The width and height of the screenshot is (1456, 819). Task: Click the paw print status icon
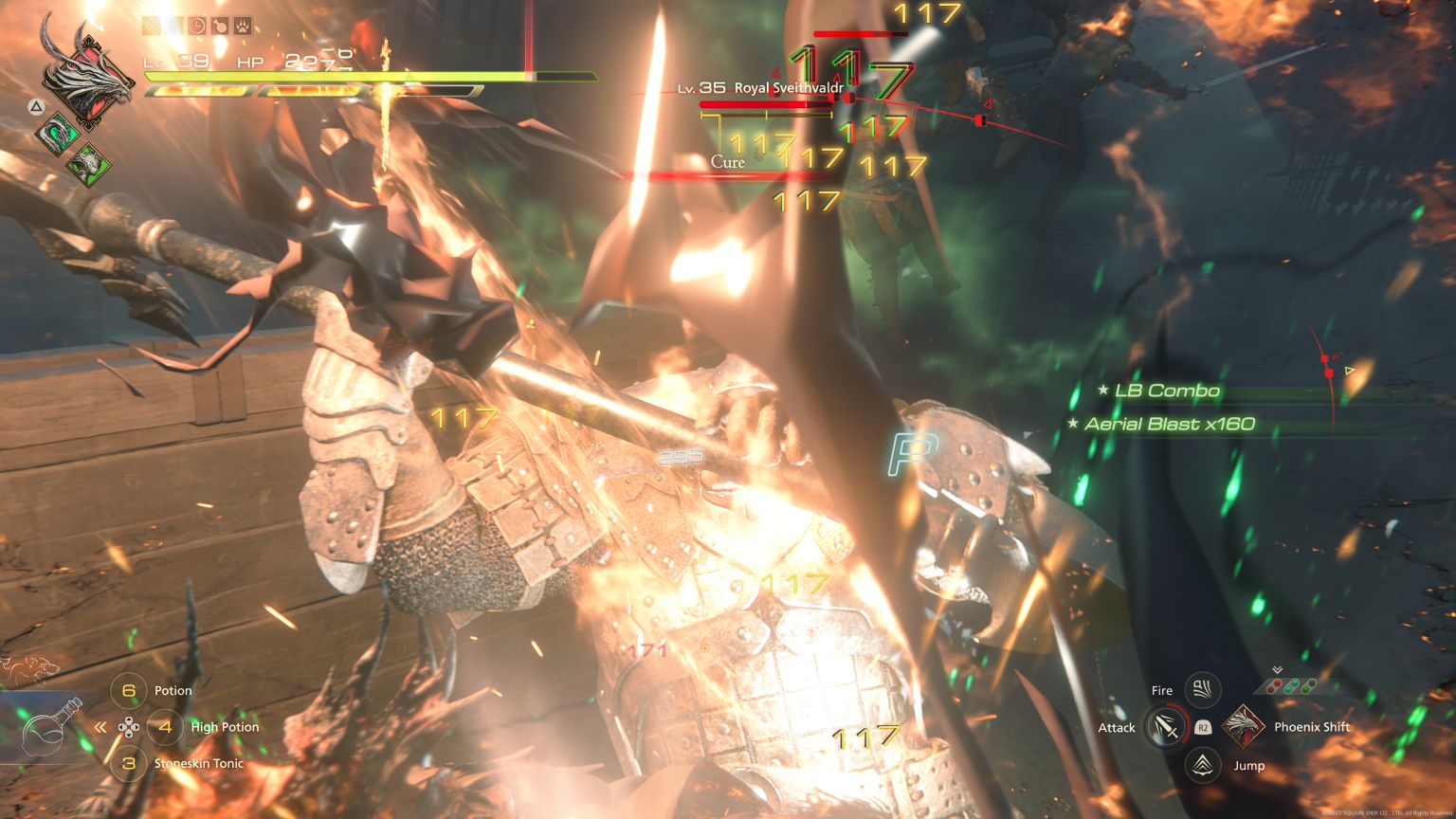[x=244, y=26]
